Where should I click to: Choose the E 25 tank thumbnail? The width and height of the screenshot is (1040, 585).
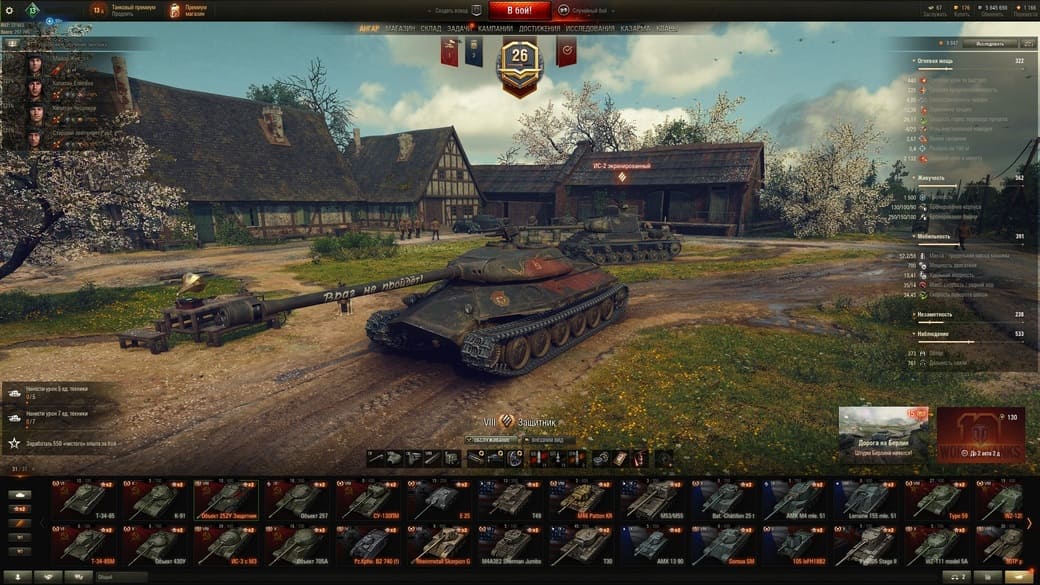pyautogui.click(x=438, y=498)
